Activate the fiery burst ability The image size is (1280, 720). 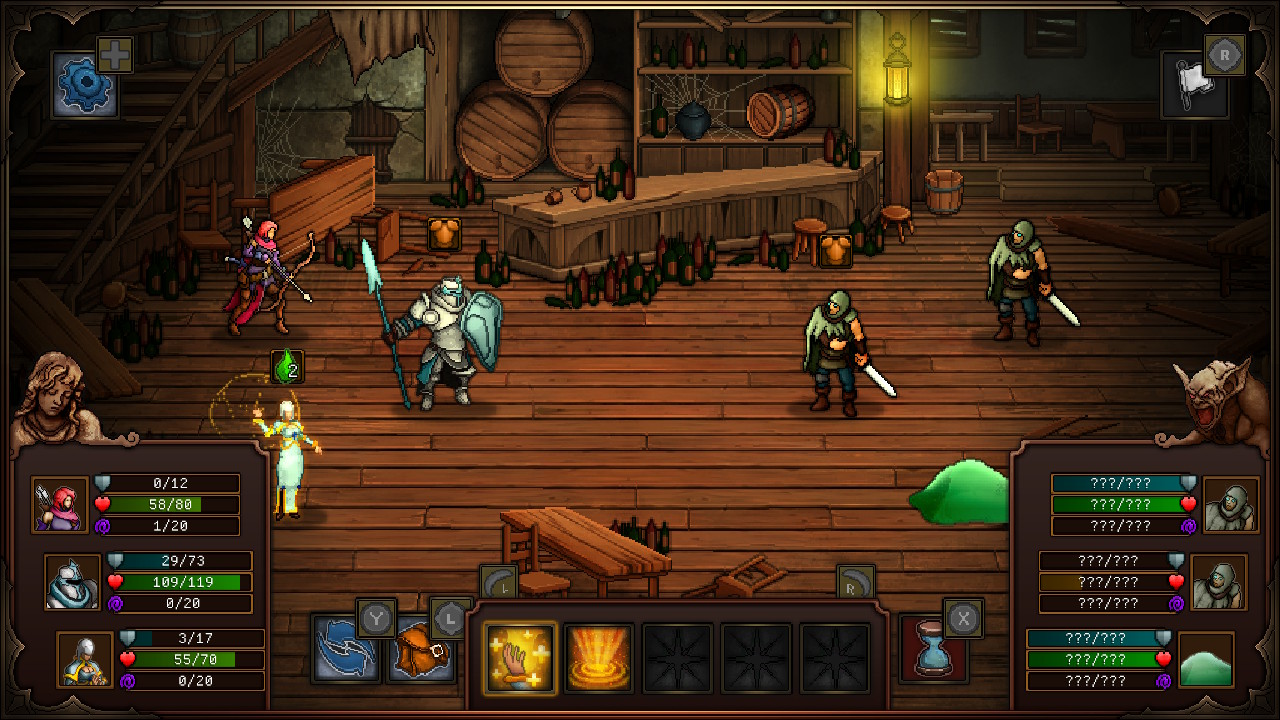(x=599, y=658)
